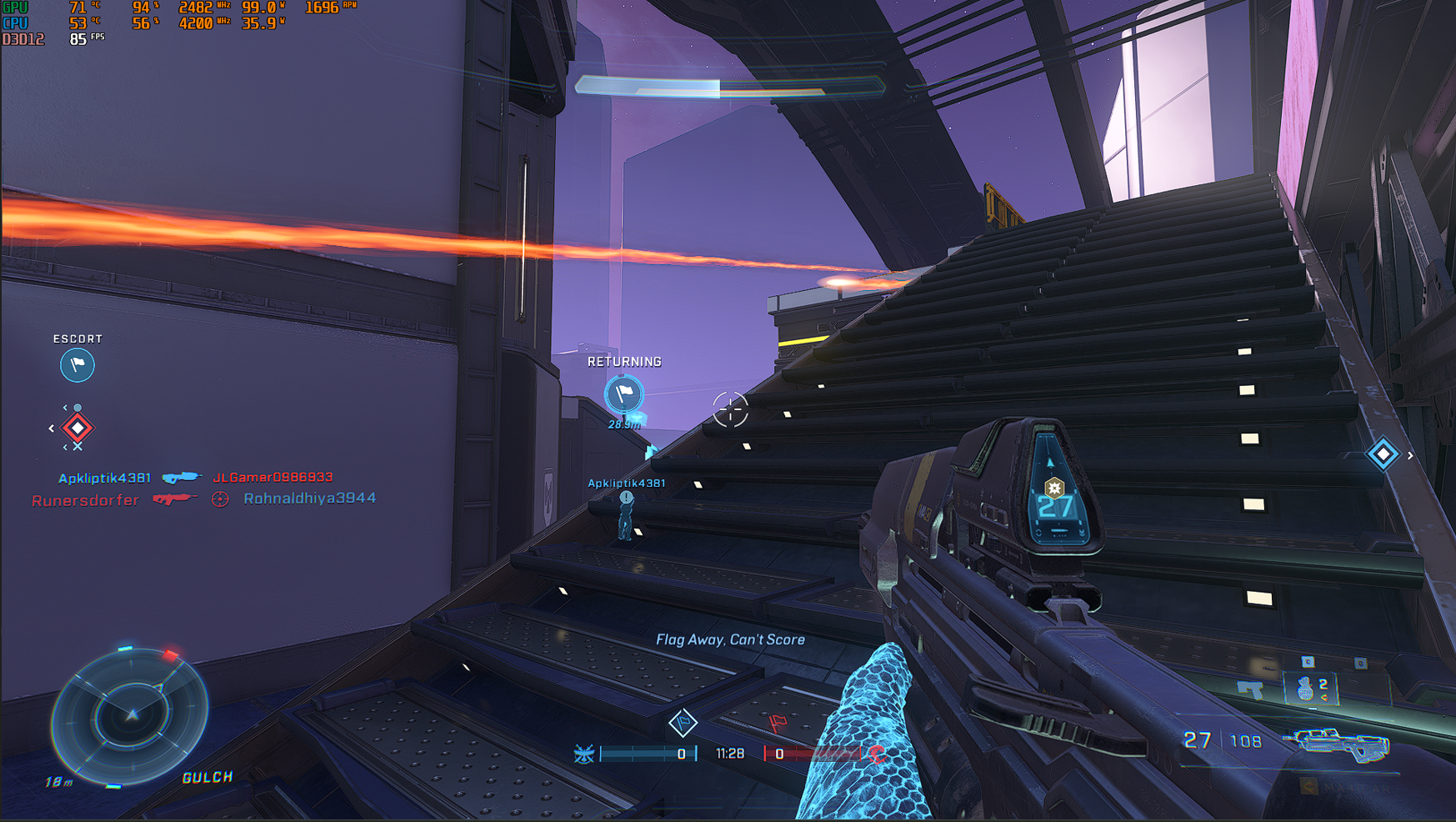Select the Apkliptik4381 teammate nameplate
Screen dimensions: 1456x822
(x=627, y=484)
